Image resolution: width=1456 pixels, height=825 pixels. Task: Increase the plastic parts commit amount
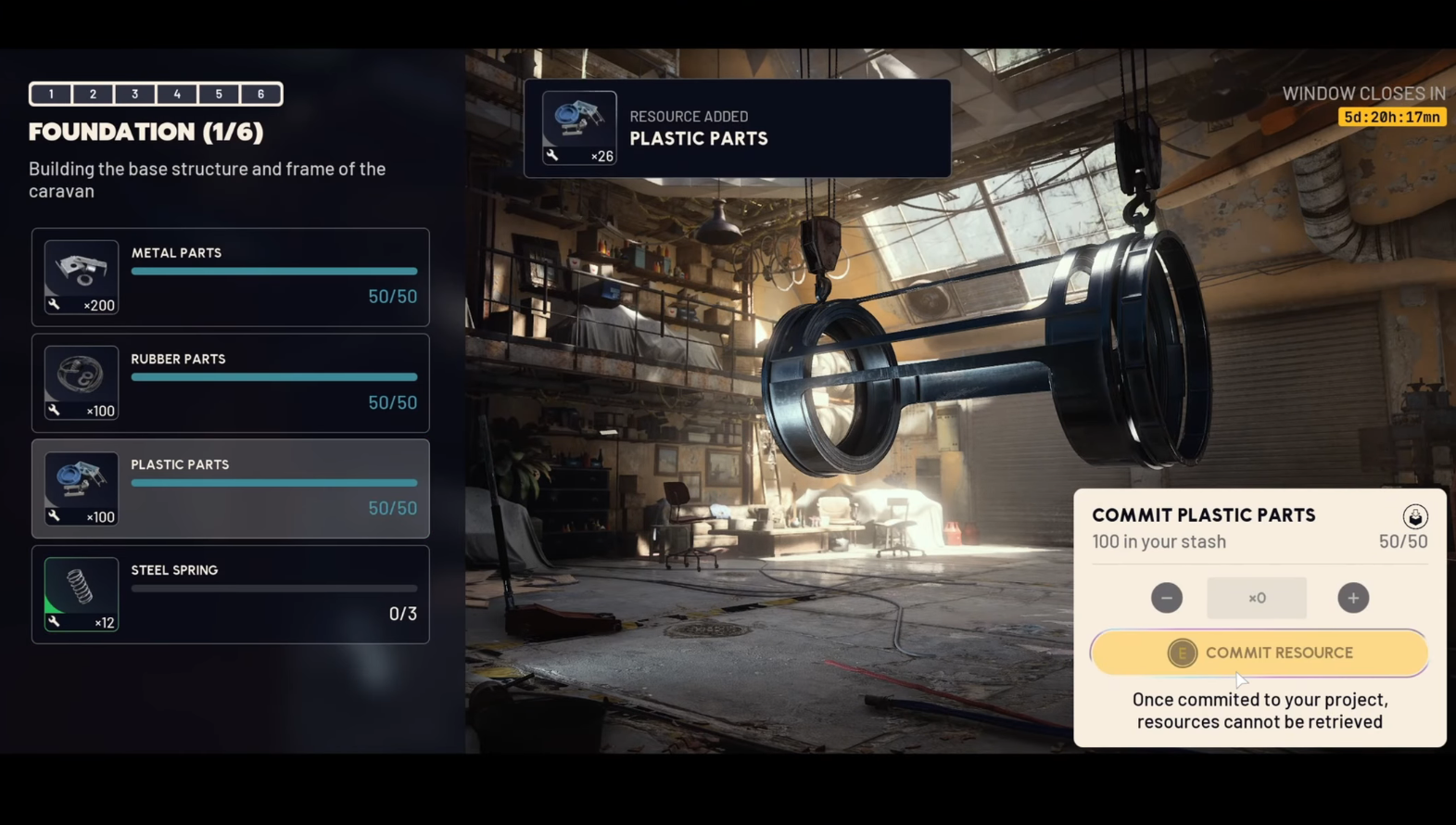1353,598
